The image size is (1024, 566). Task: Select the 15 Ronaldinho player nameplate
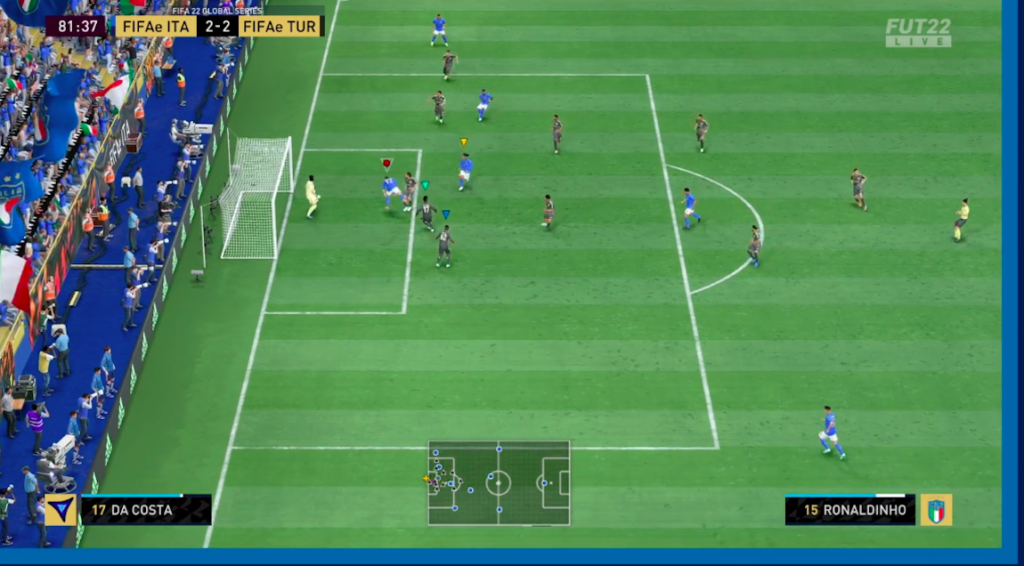pos(850,510)
